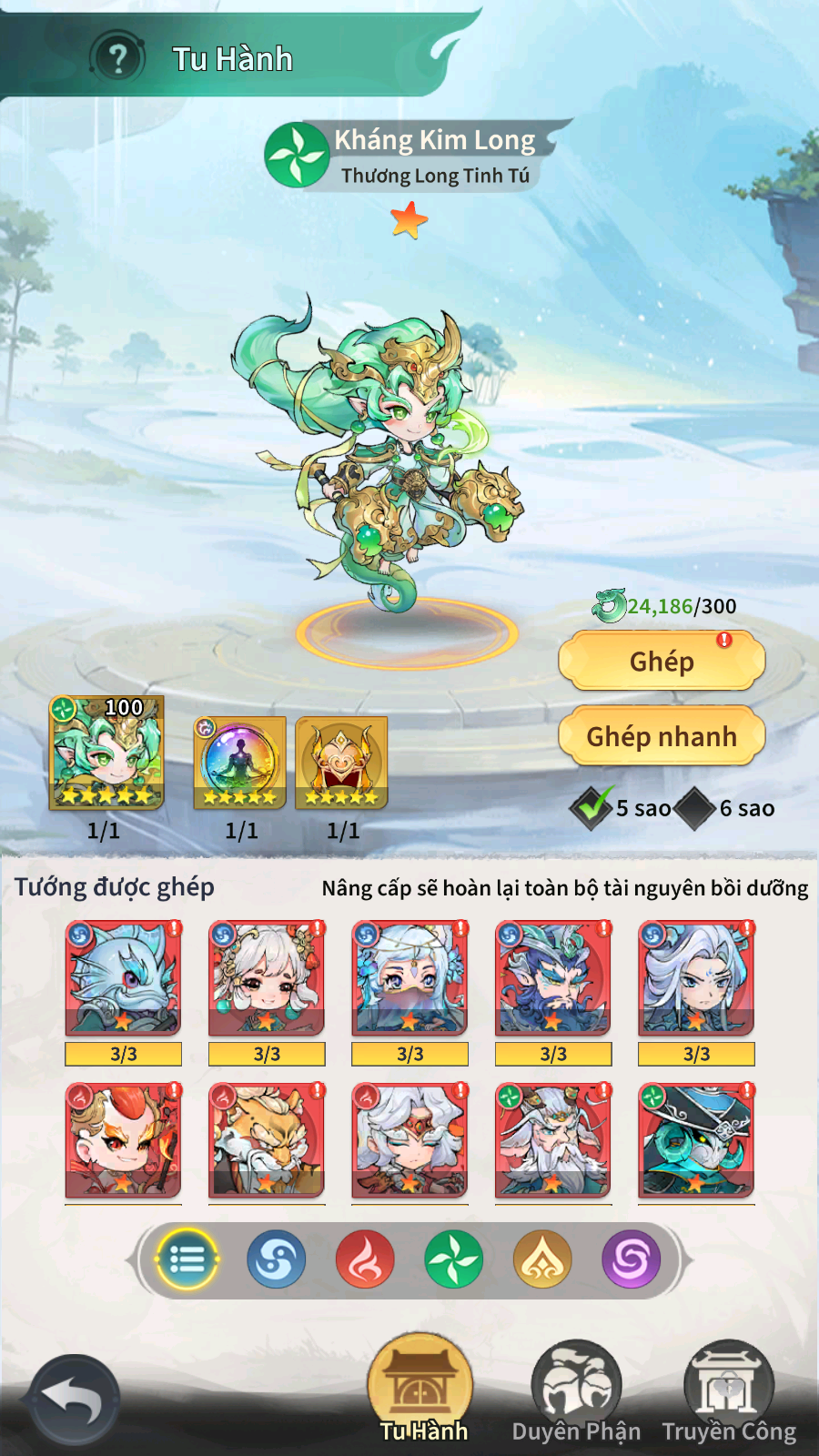
Task: Show all heroes with the list filter
Action: coord(187,1259)
